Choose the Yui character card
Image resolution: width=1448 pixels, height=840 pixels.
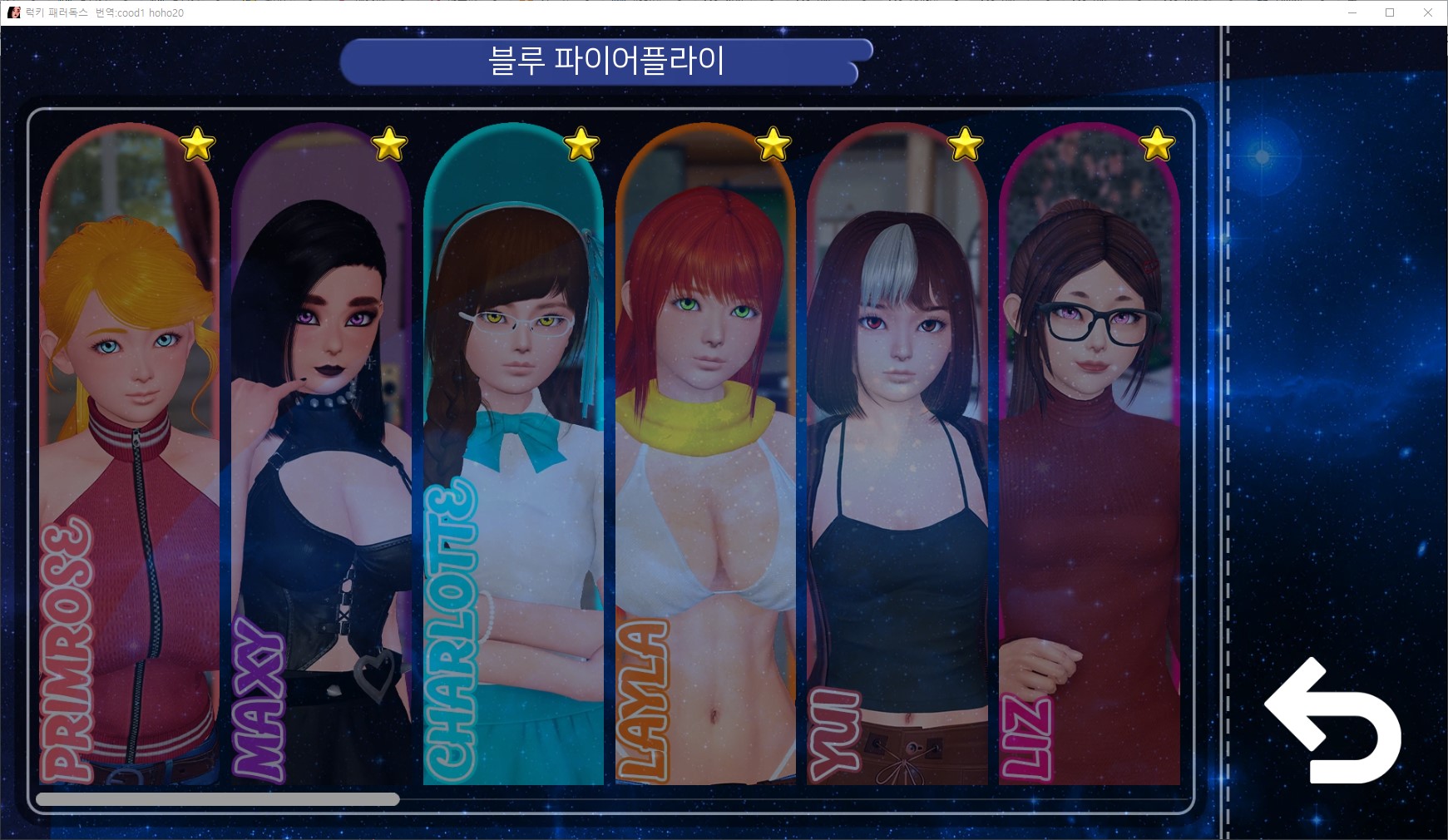coord(897,457)
